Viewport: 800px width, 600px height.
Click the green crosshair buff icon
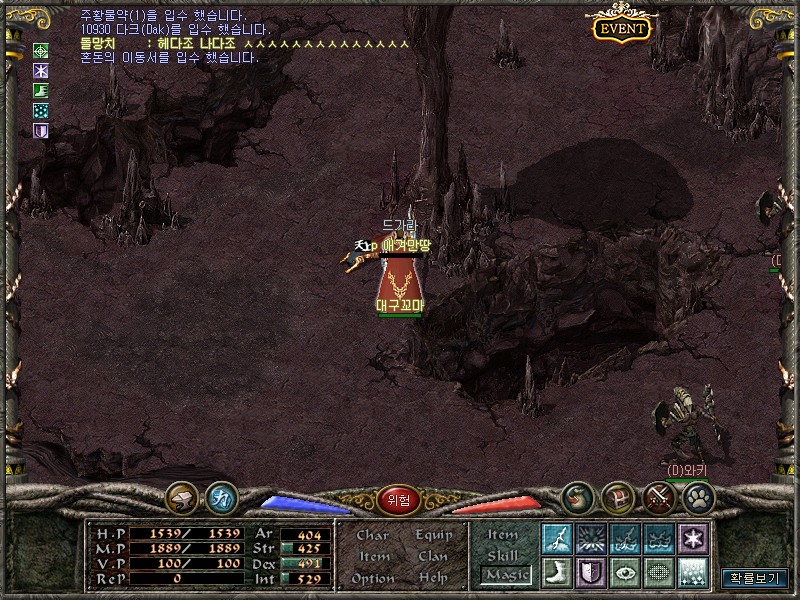click(x=41, y=50)
